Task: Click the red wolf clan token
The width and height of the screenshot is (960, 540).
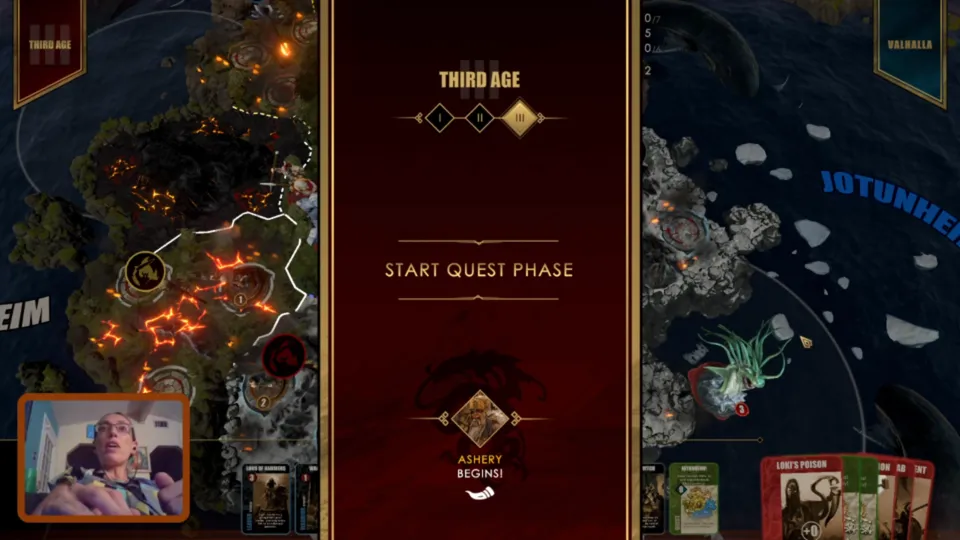Action: pyautogui.click(x=284, y=354)
